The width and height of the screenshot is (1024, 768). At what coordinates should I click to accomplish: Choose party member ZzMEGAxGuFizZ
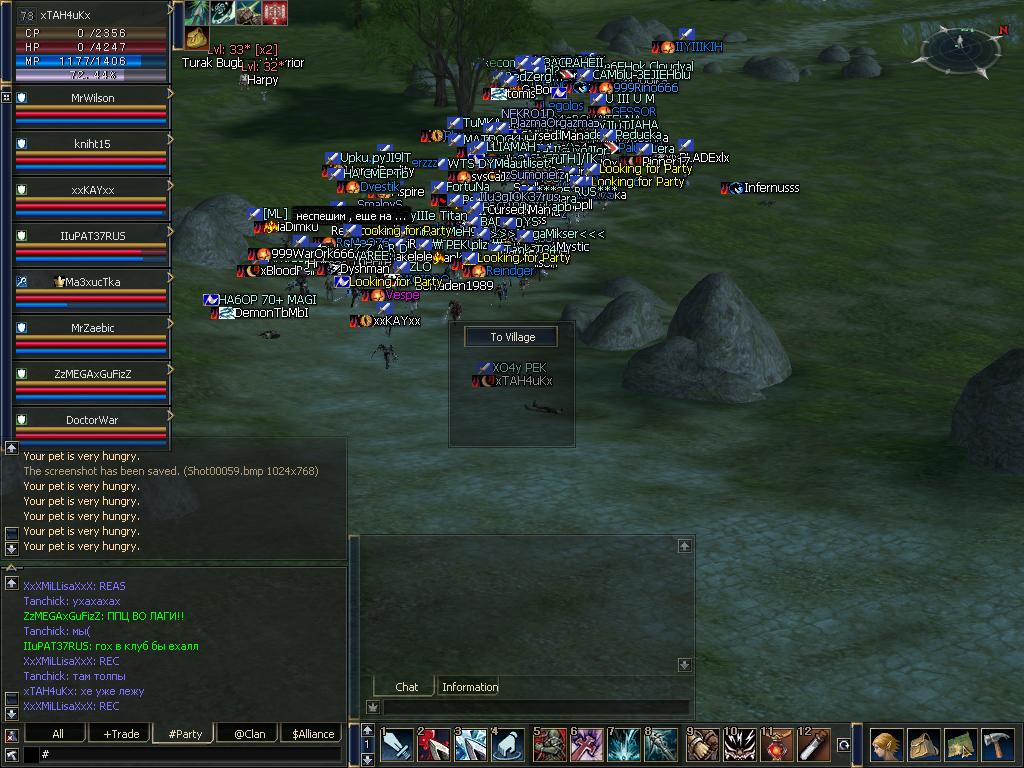click(x=92, y=373)
